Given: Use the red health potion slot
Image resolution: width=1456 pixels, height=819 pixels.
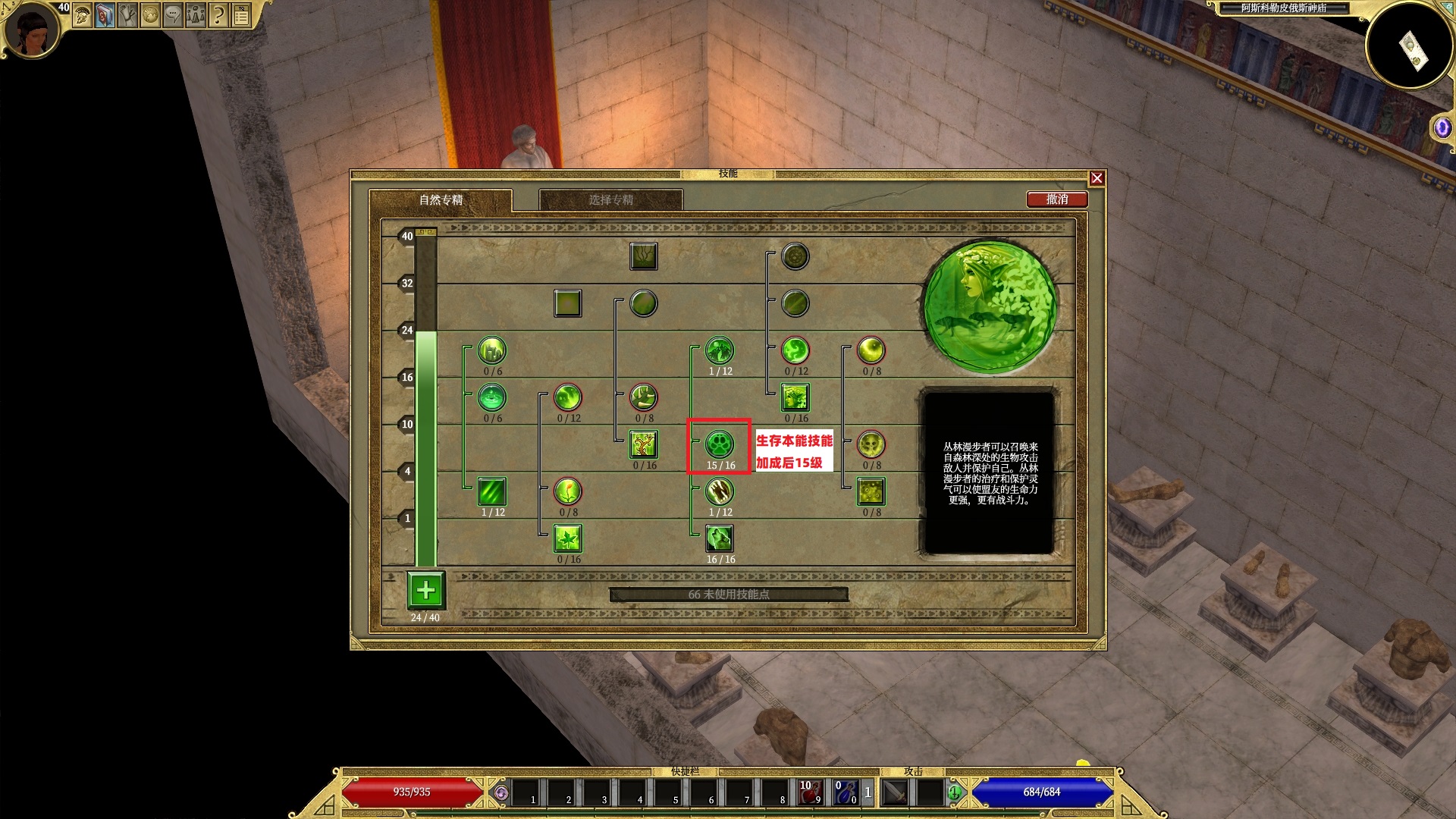Looking at the screenshot, I should pos(811,792).
